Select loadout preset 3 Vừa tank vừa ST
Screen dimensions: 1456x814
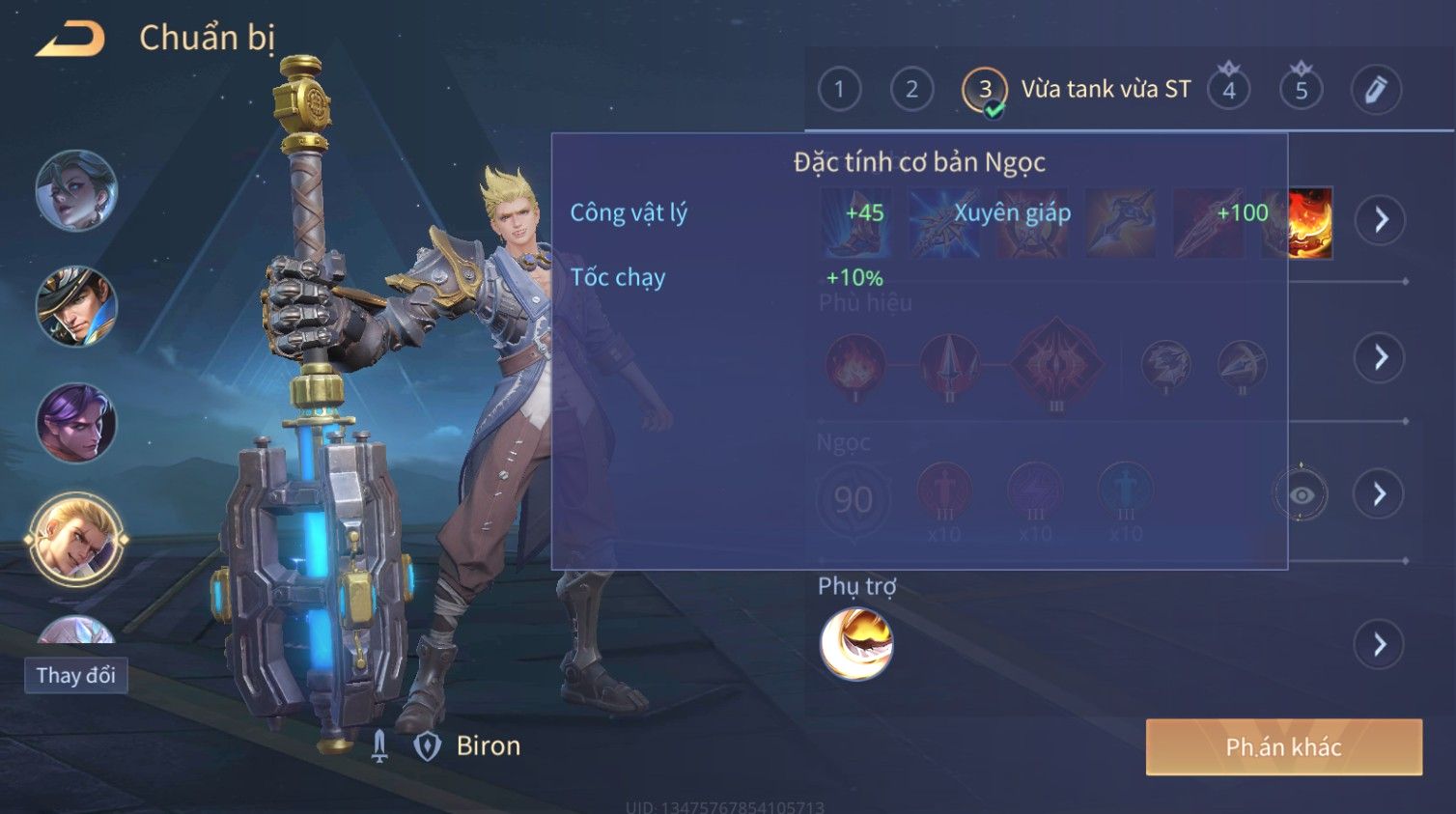pyautogui.click(x=985, y=90)
